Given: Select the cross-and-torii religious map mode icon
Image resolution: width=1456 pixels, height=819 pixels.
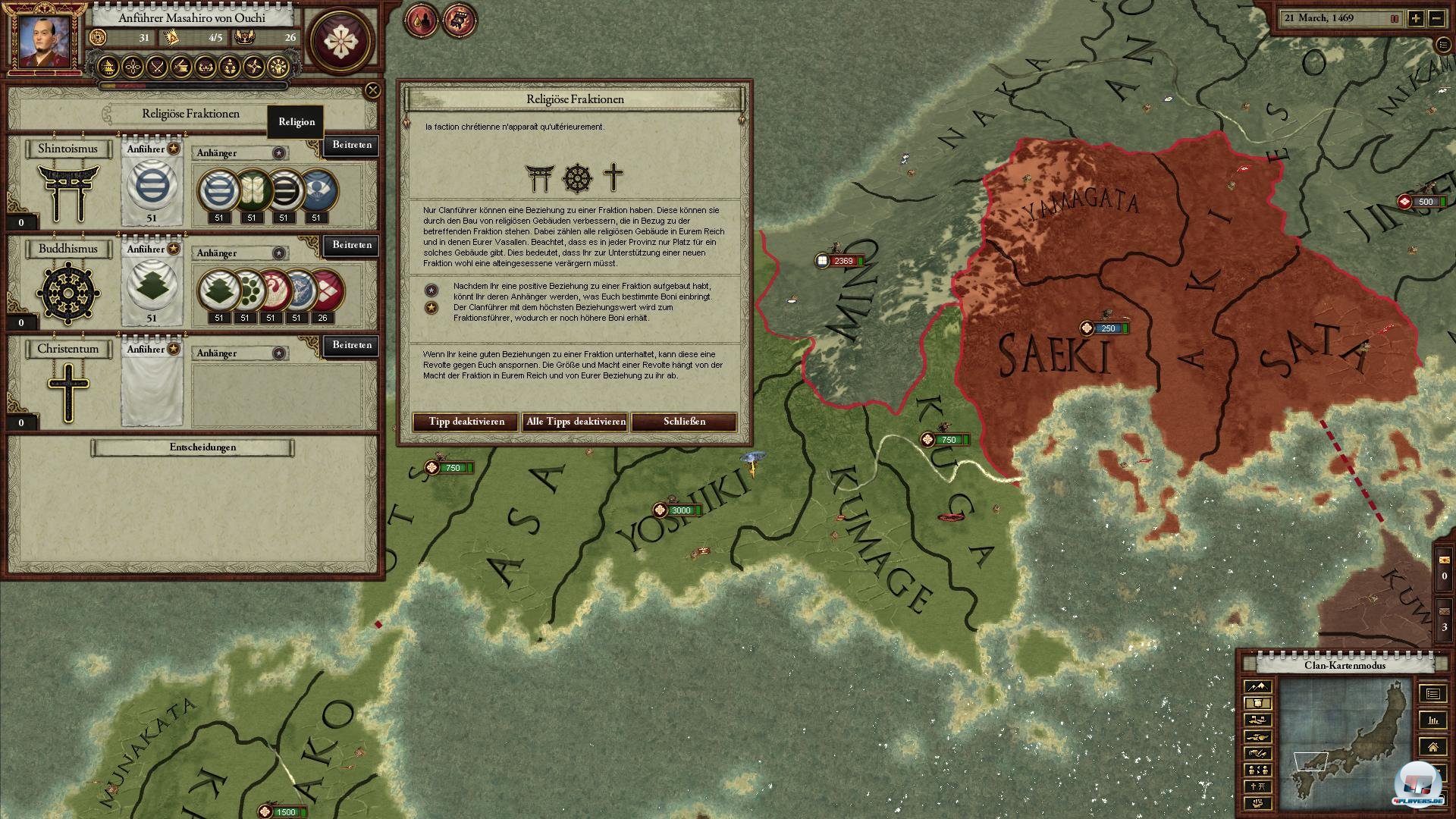Looking at the screenshot, I should 1258,786.
